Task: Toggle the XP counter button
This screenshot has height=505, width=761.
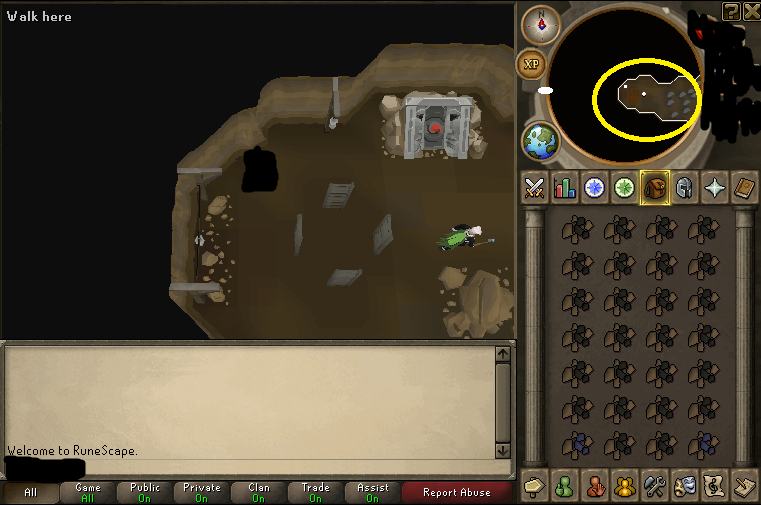Action: (532, 64)
